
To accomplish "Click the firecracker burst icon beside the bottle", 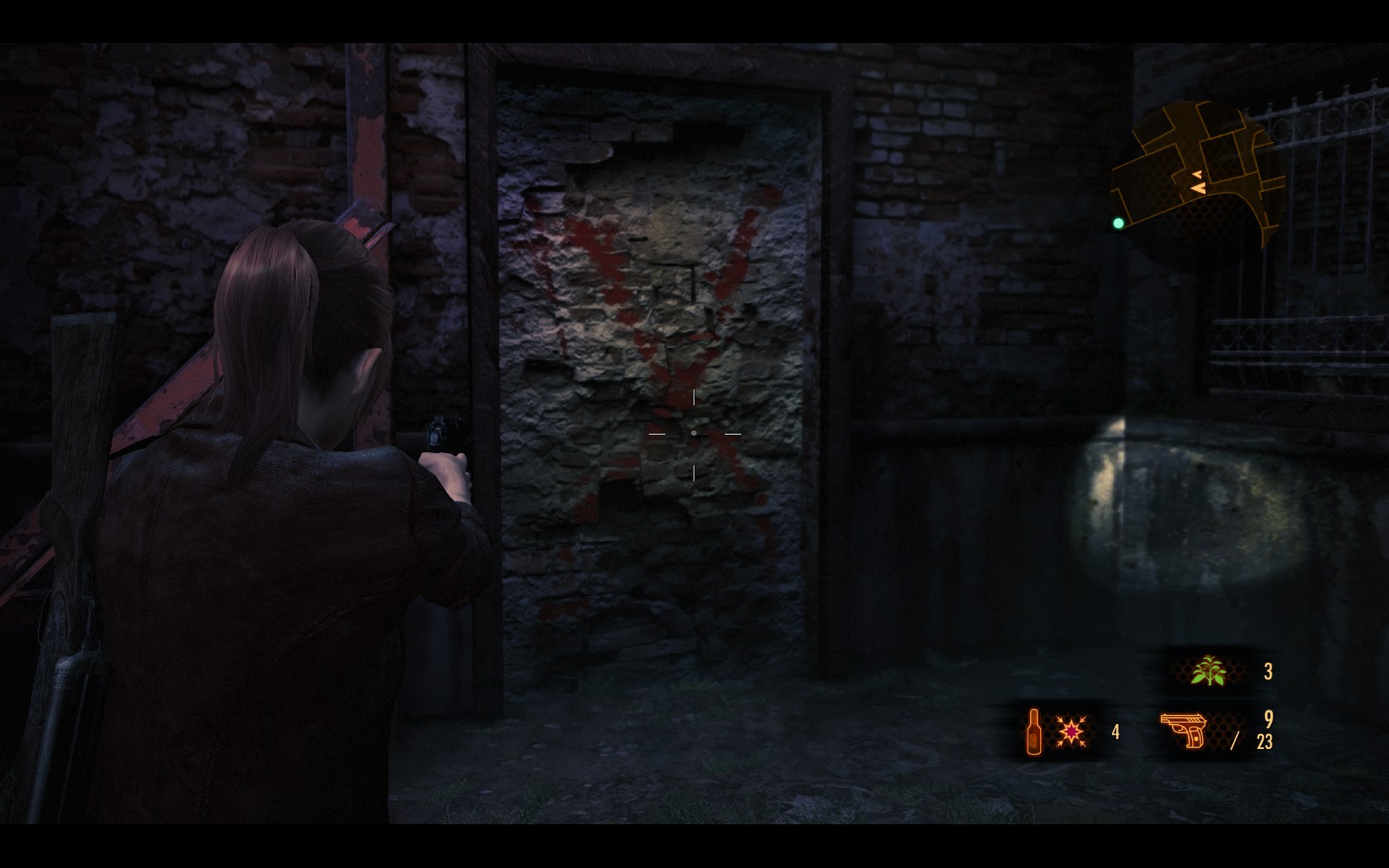I will pos(1072,732).
